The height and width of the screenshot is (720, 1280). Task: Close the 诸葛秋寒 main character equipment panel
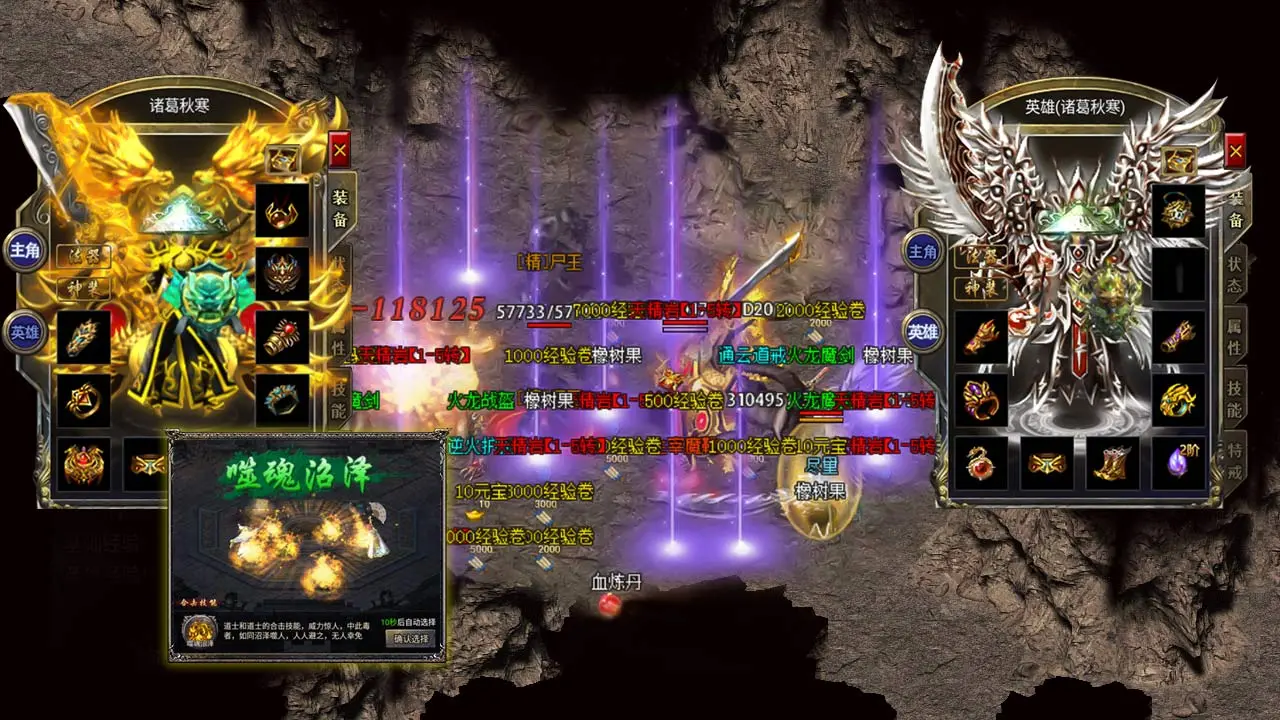[x=339, y=150]
